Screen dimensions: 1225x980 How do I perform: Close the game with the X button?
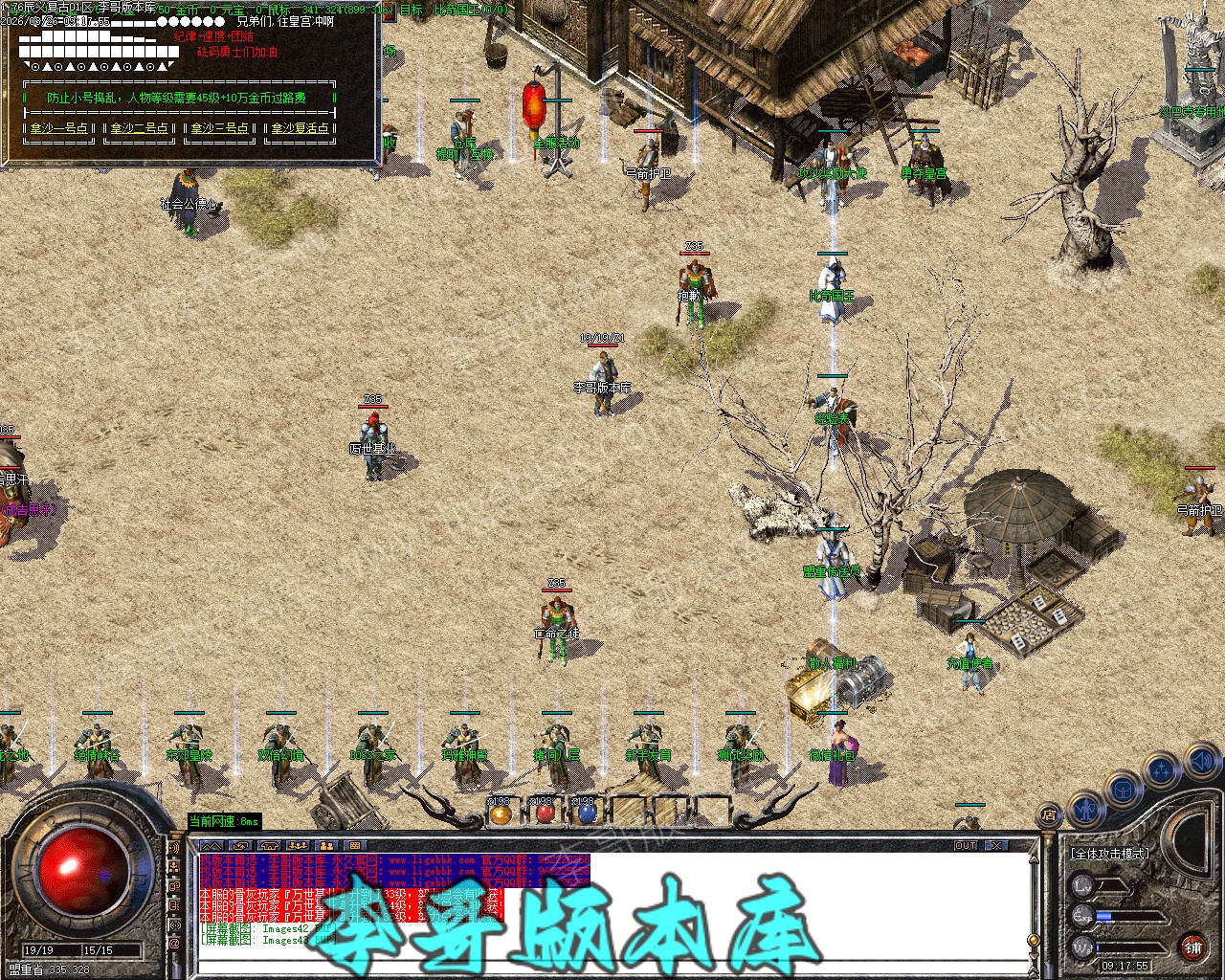(x=997, y=846)
